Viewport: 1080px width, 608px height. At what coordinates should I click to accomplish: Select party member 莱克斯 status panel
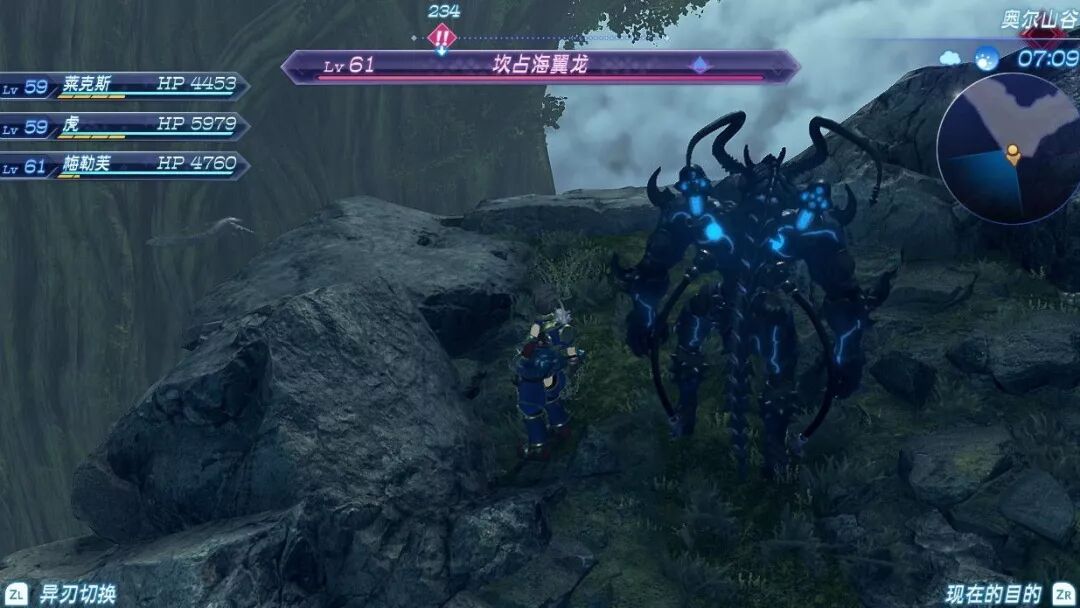point(125,87)
